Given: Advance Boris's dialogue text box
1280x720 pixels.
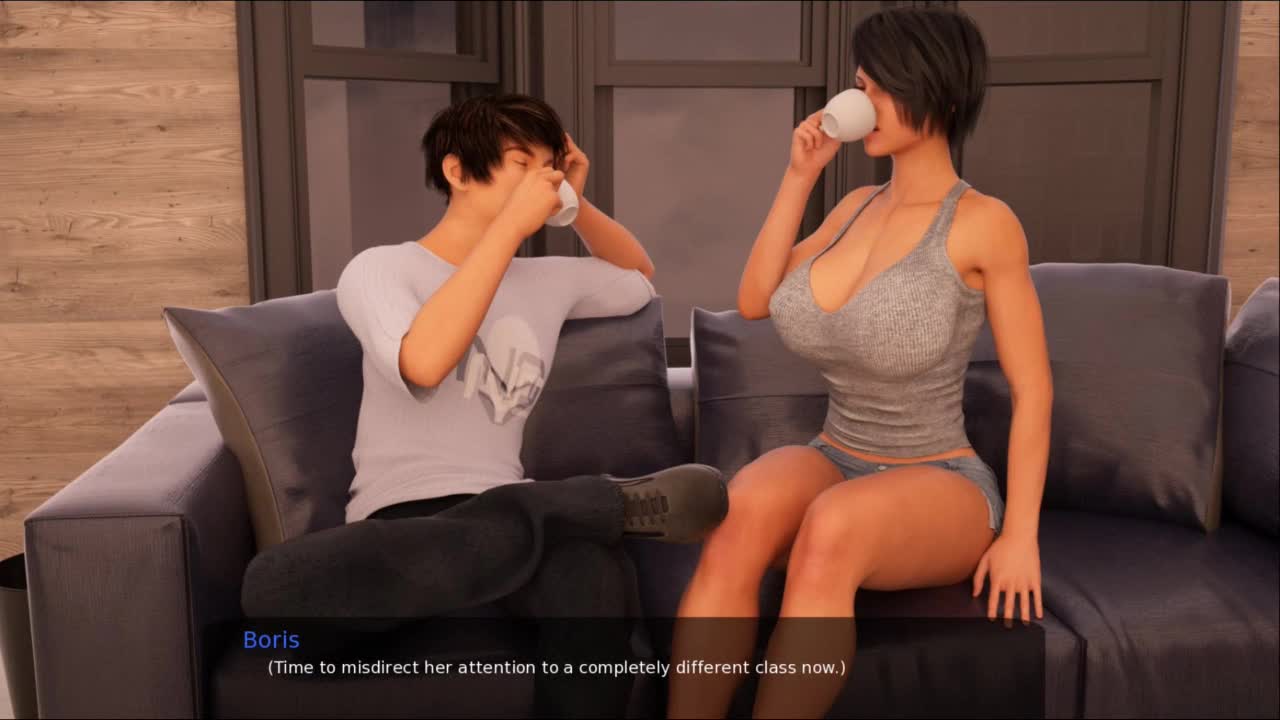Looking at the screenshot, I should point(556,667).
